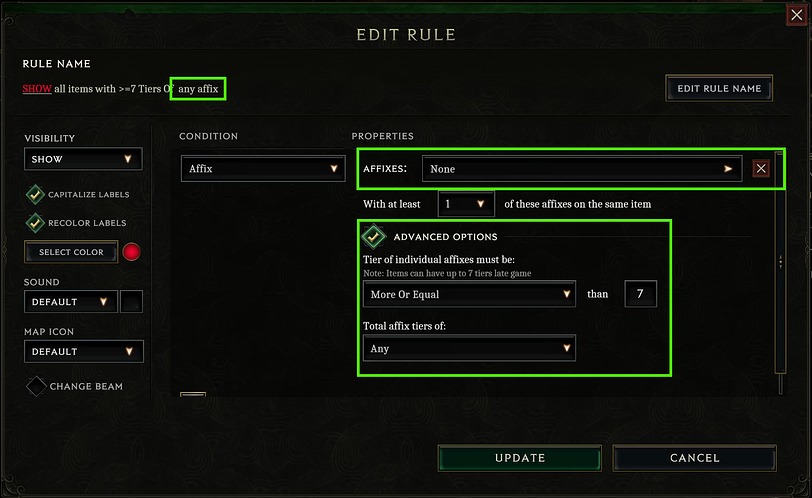Toggle the Change Beam checkbox

(x=36, y=386)
